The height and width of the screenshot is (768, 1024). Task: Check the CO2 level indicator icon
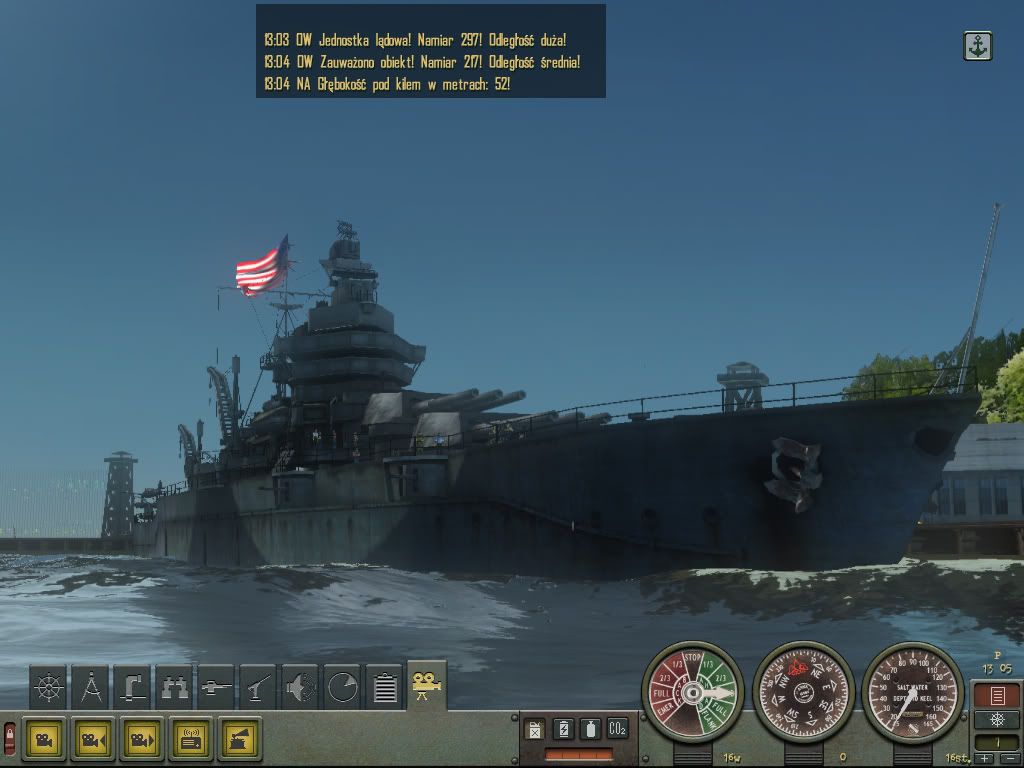[x=617, y=729]
